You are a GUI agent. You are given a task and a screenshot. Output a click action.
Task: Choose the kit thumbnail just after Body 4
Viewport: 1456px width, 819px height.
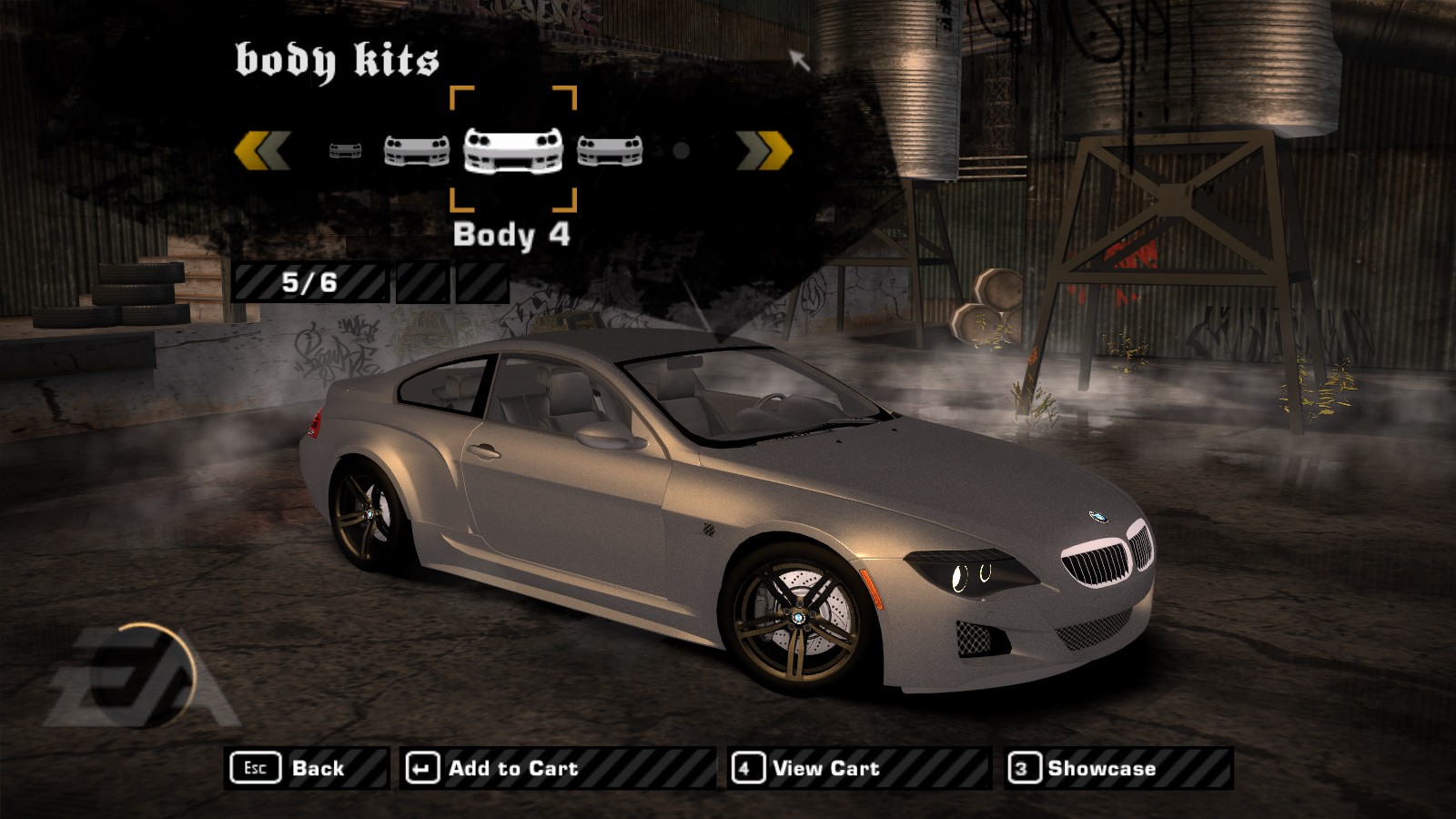click(610, 150)
